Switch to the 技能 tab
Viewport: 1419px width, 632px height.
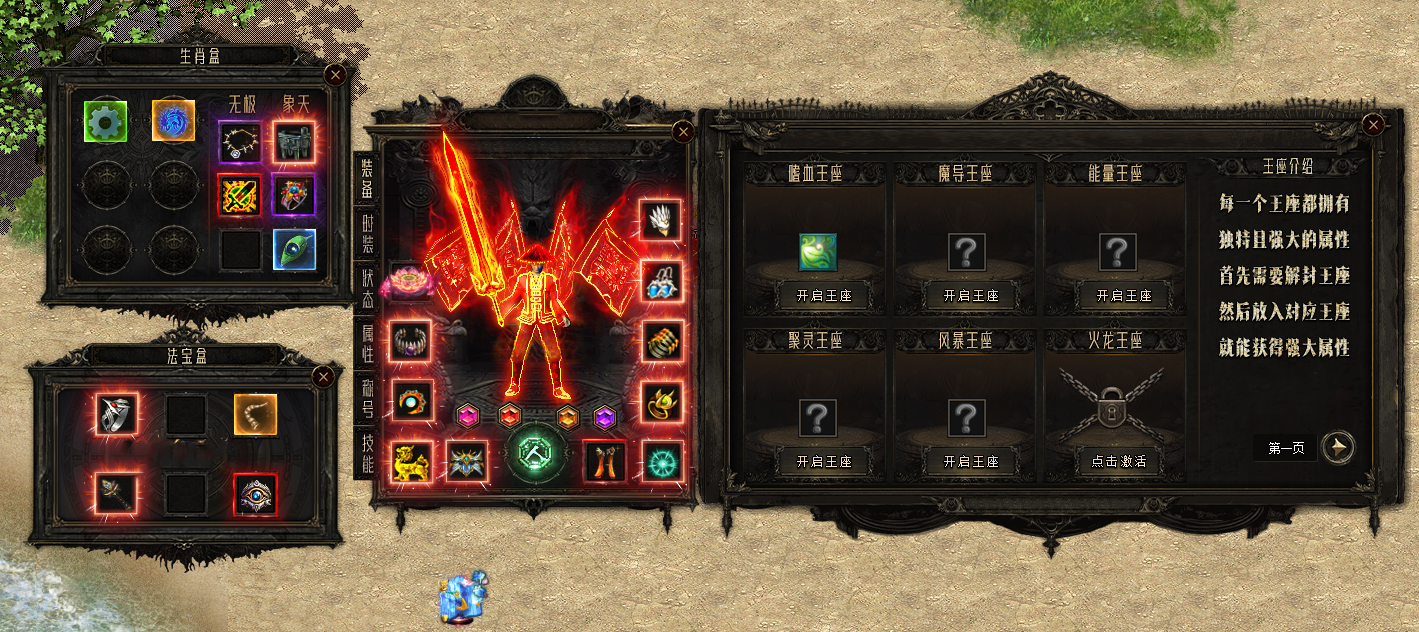[x=369, y=452]
